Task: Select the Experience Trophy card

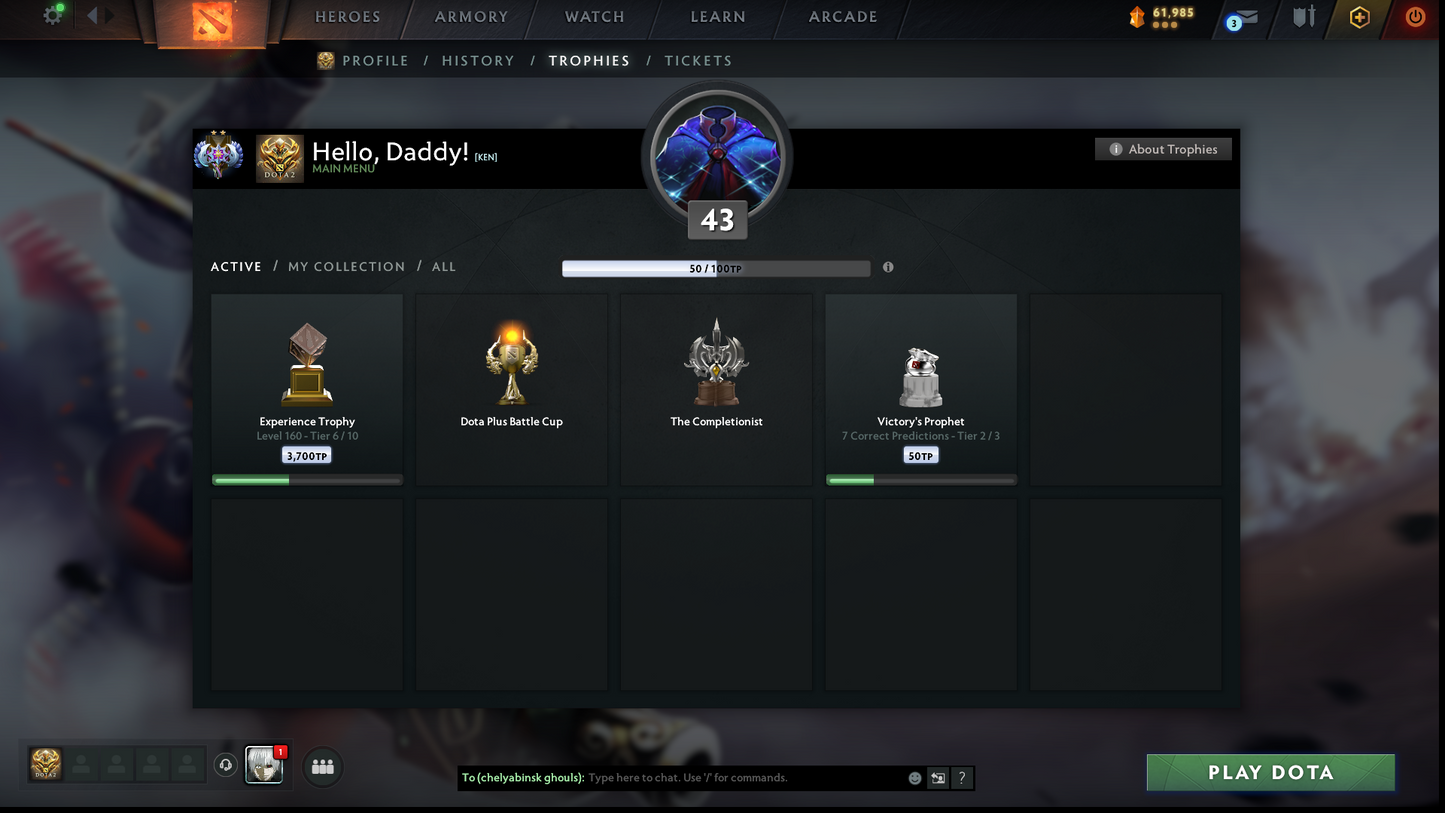Action: [x=306, y=388]
